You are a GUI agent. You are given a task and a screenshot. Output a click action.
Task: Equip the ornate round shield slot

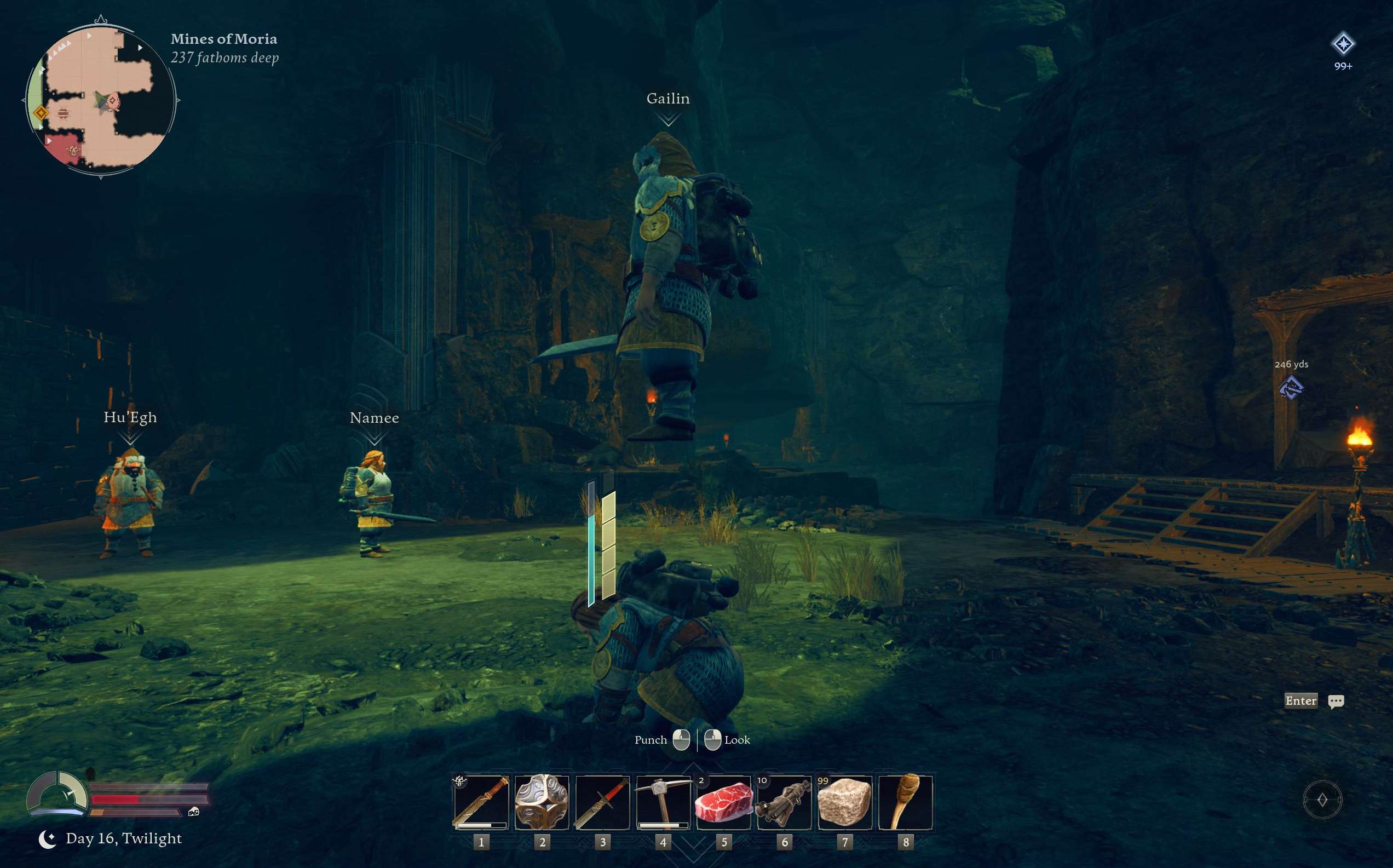(542, 802)
